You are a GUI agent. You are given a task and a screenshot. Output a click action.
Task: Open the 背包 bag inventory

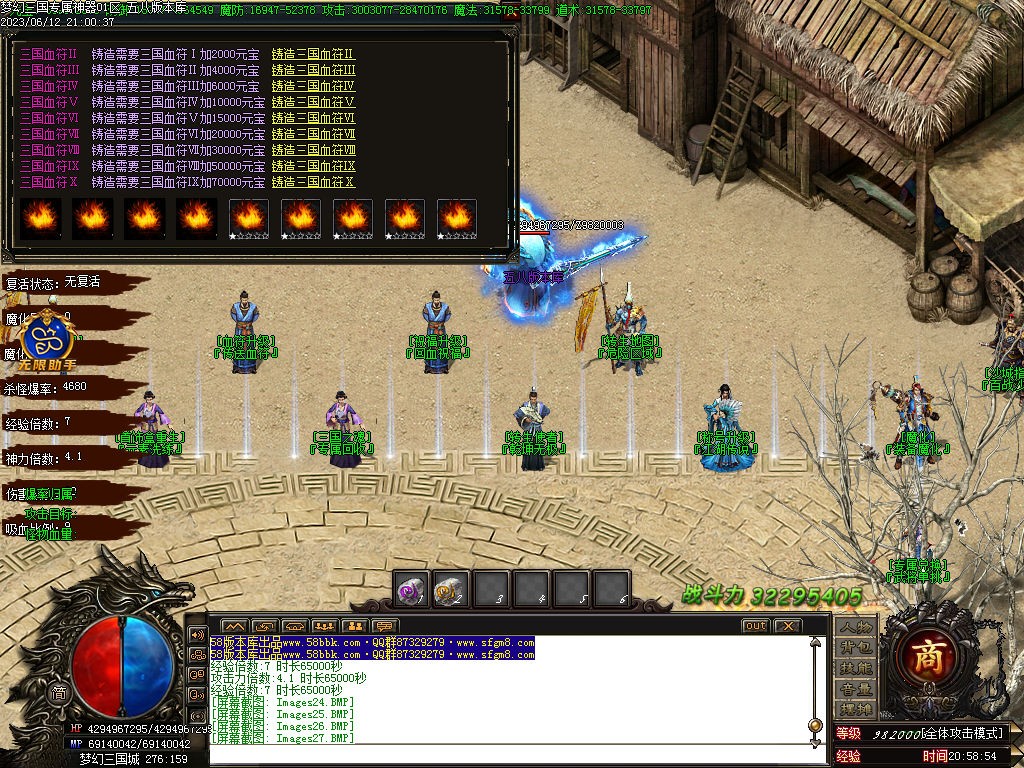(856, 647)
